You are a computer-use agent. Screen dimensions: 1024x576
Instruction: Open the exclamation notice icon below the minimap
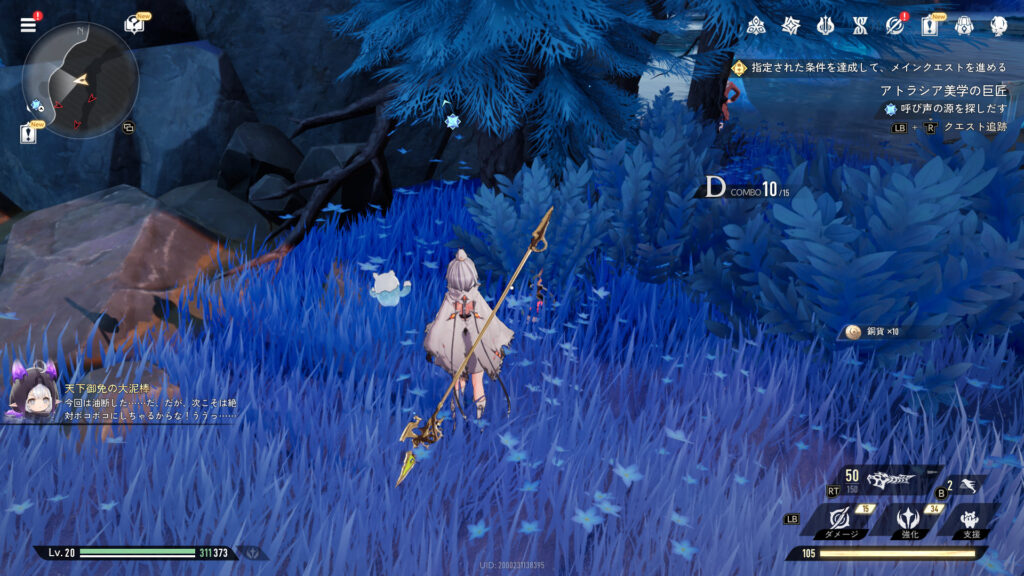tap(28, 134)
